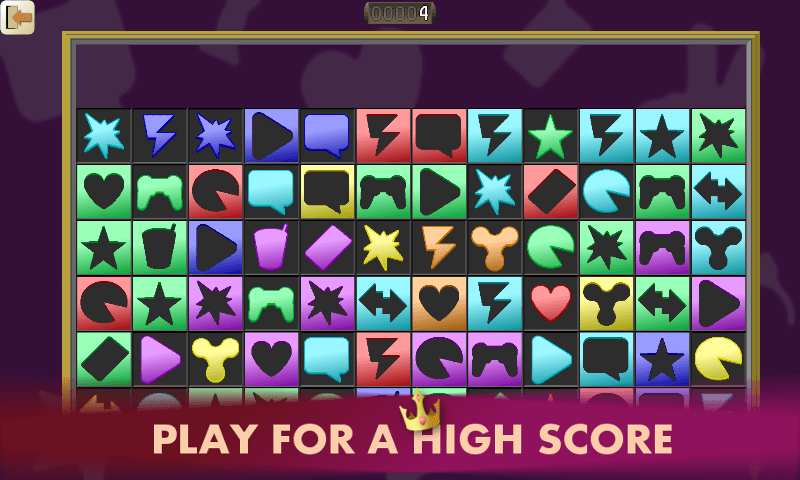This screenshot has width=800, height=480.
Task: Select the blue lightning bolt tile
Action: point(160,135)
